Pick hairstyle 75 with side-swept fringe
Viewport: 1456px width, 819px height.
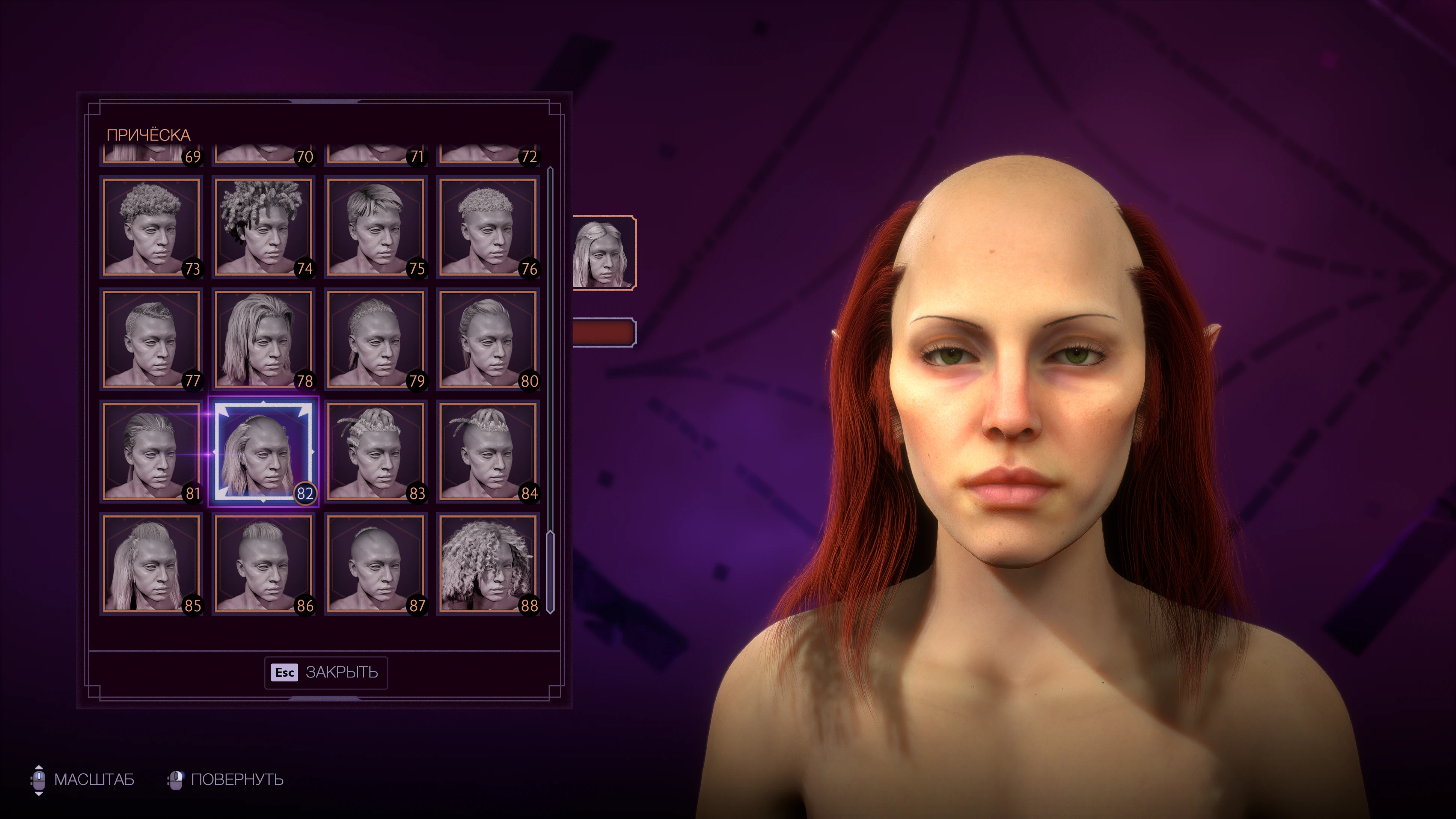pyautogui.click(x=375, y=227)
